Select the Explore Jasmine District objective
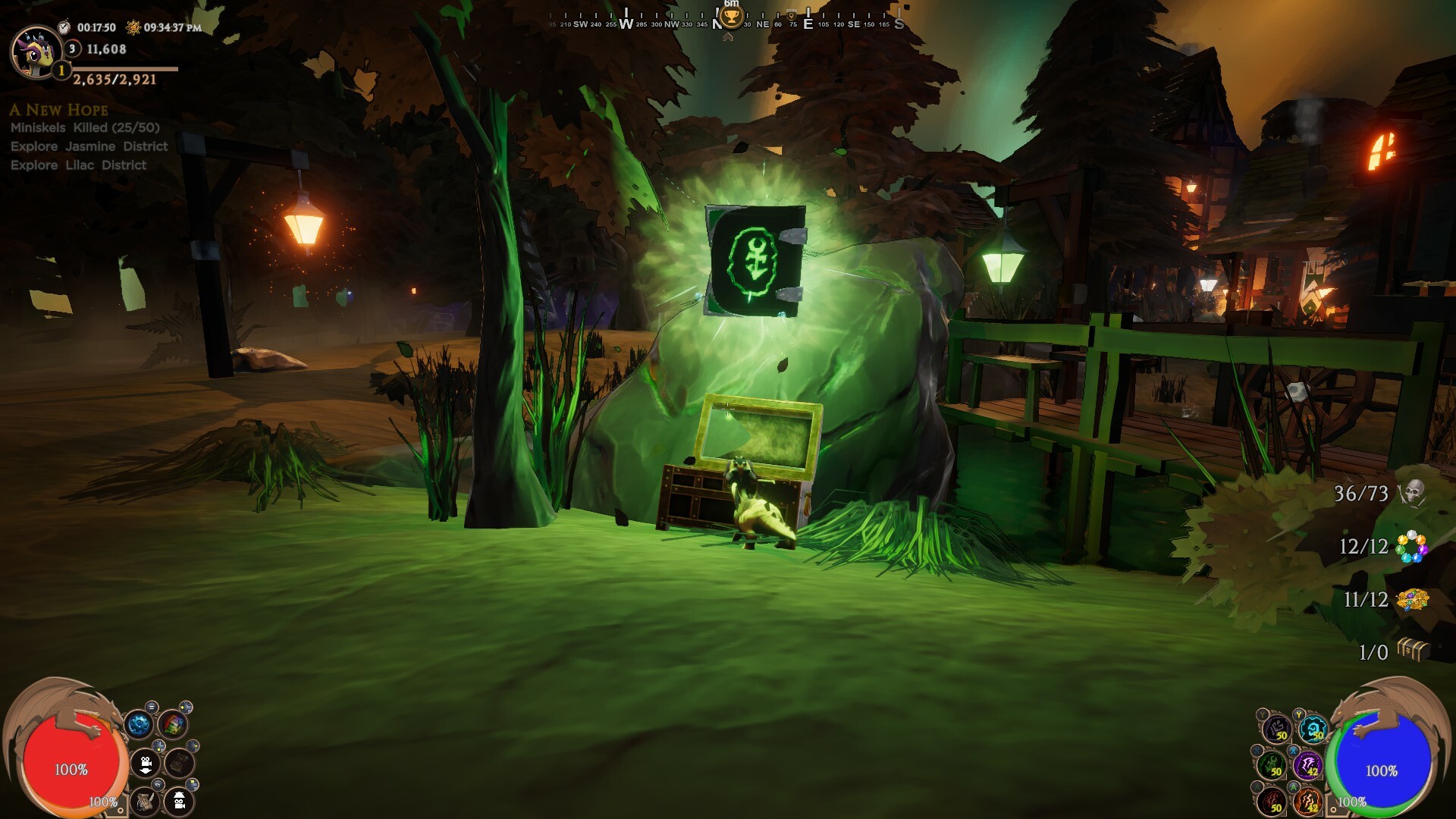Viewport: 1456px width, 819px height. pos(88,146)
